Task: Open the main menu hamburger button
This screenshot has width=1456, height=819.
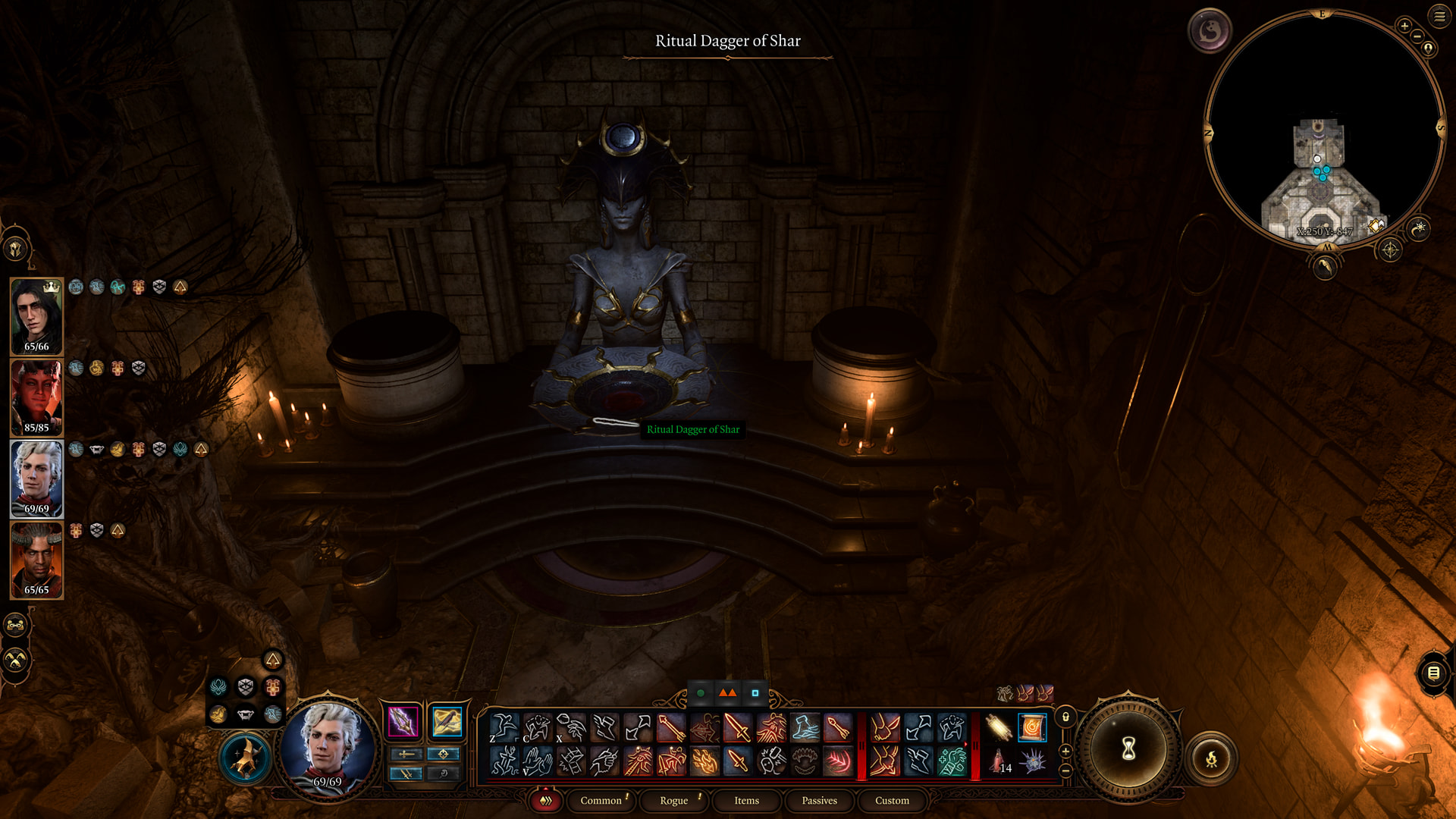Action: tap(1439, 16)
